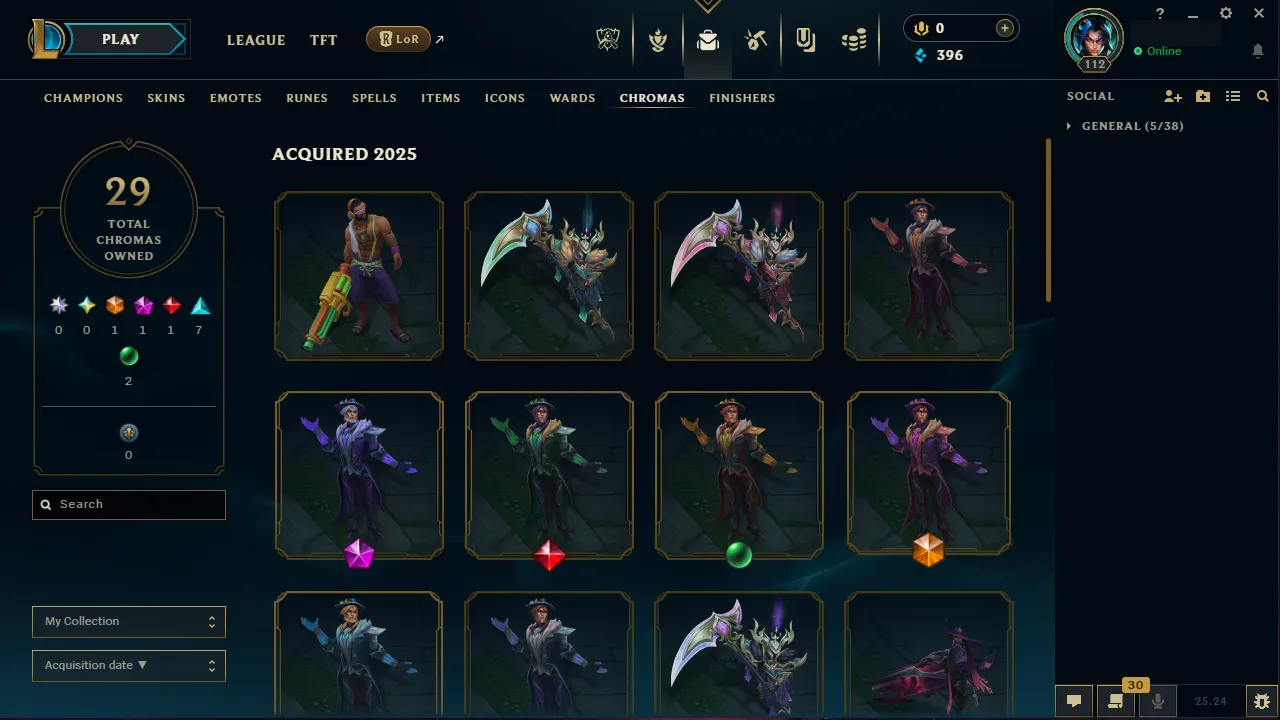Switch to the TFT menu item
The image size is (1280, 720).
click(323, 40)
